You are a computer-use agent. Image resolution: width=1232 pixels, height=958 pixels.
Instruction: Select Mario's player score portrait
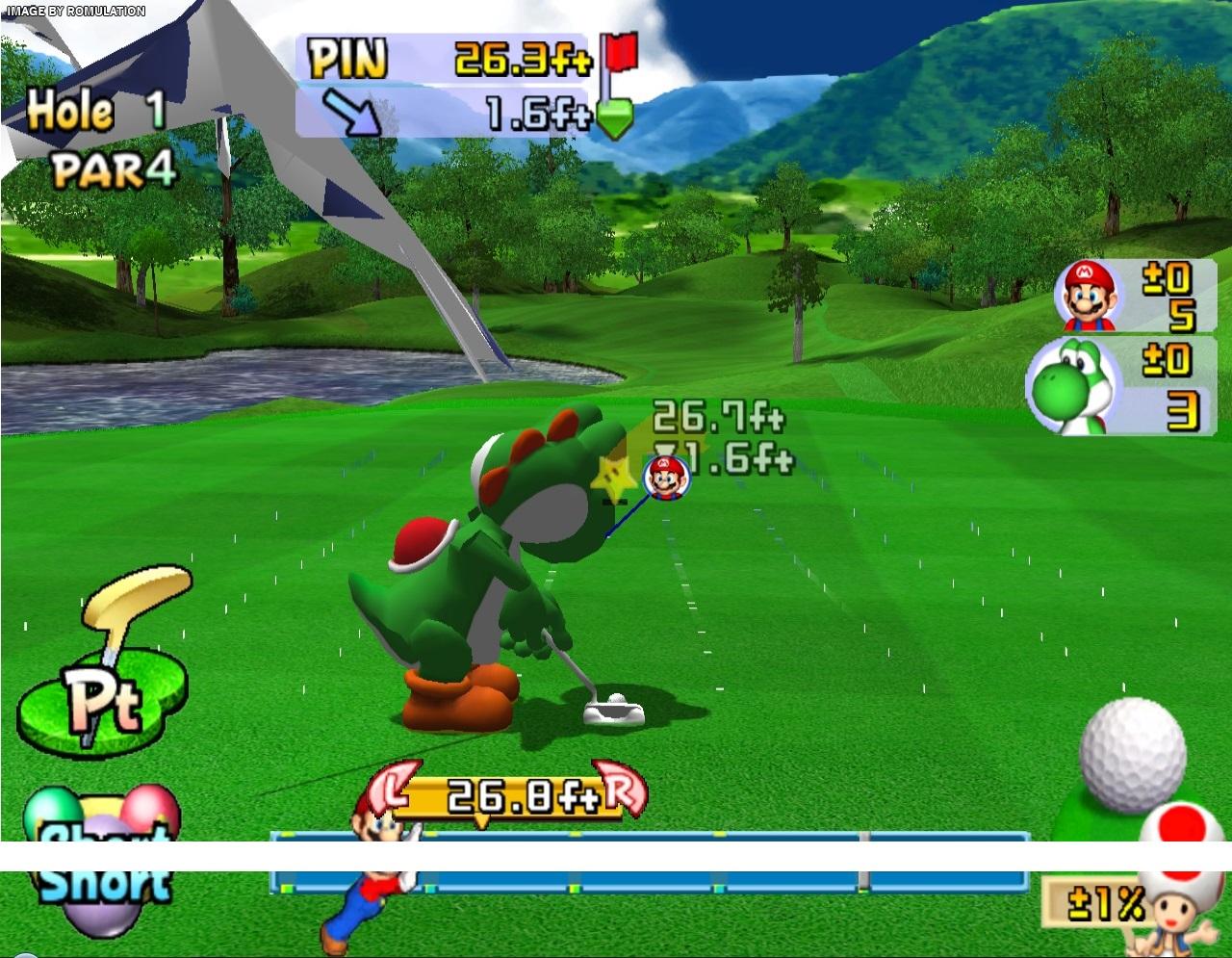tap(1089, 294)
